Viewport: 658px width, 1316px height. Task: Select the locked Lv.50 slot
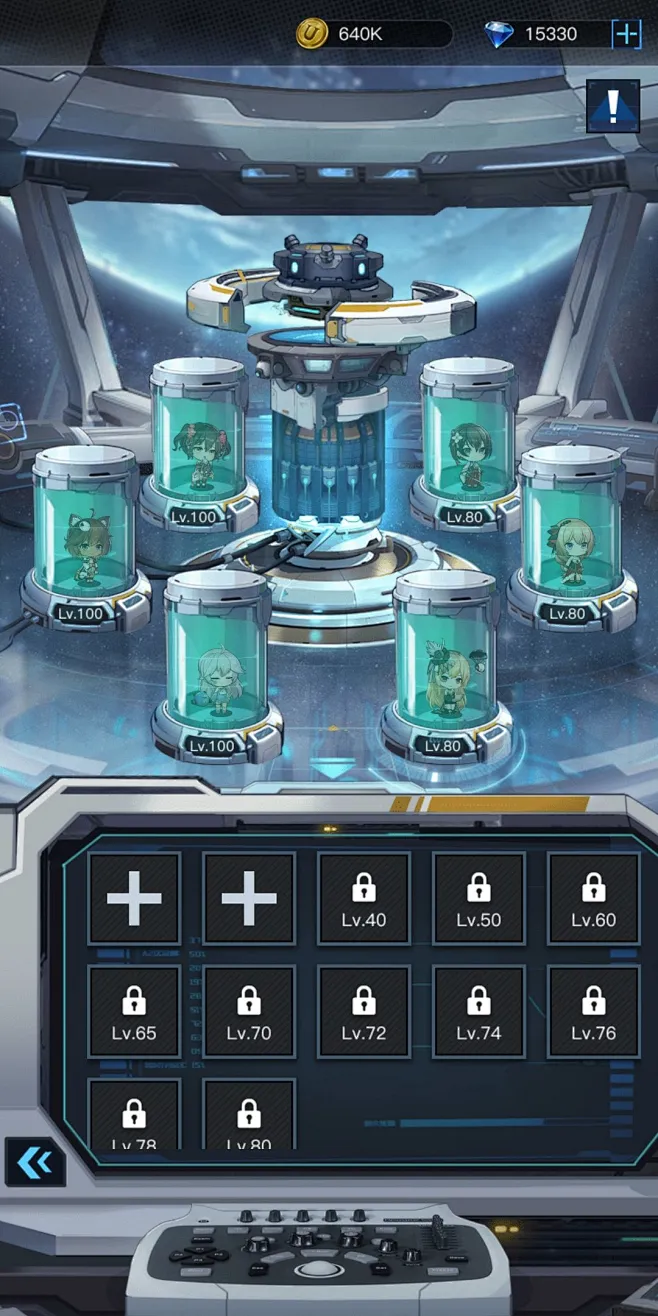point(479,898)
